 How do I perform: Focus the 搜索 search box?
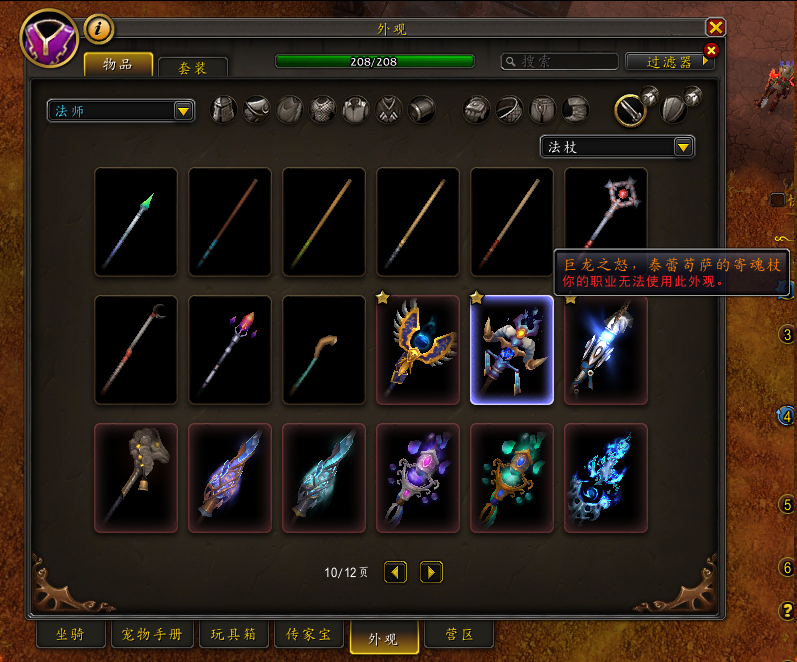[560, 61]
